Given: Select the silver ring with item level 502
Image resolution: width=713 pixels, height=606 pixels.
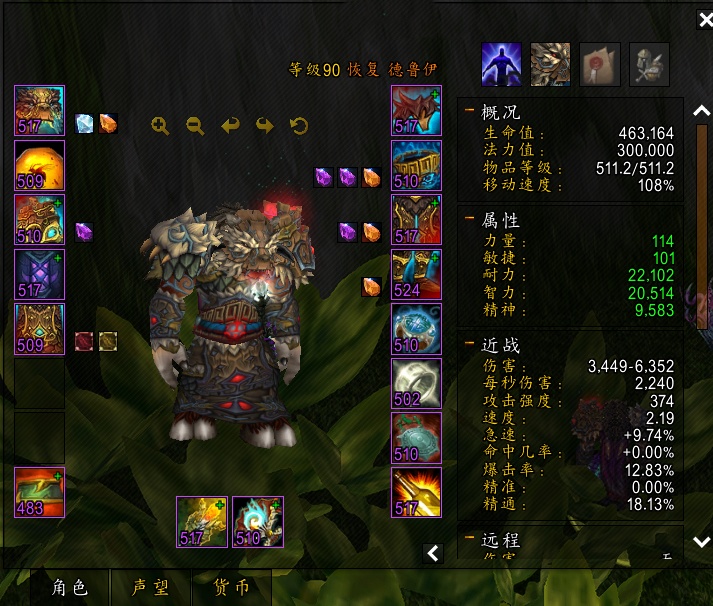Looking at the screenshot, I should click(x=415, y=383).
